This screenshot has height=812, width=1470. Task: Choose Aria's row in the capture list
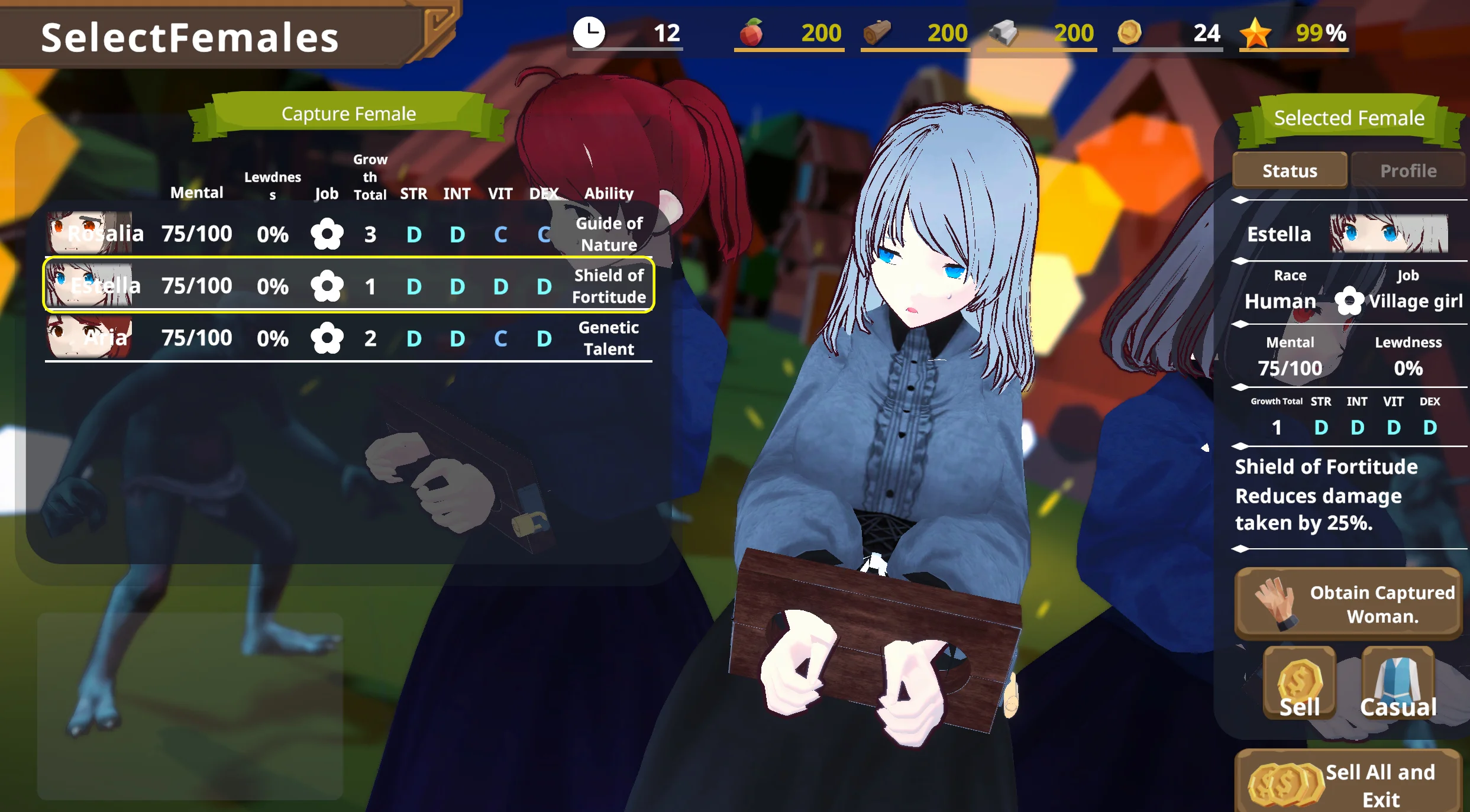coord(349,338)
